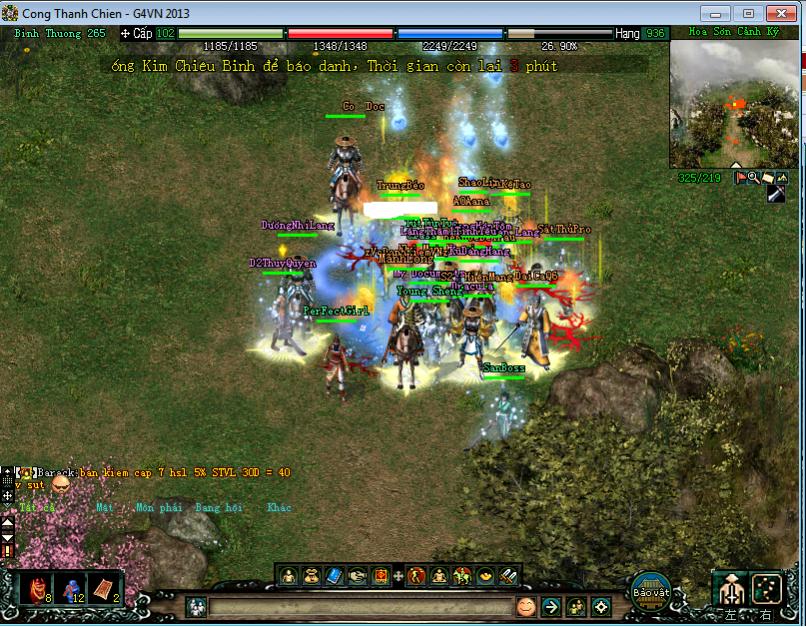Click the handshake icon in the toolbar
Image resolution: width=806 pixels, height=627 pixels.
[357, 575]
